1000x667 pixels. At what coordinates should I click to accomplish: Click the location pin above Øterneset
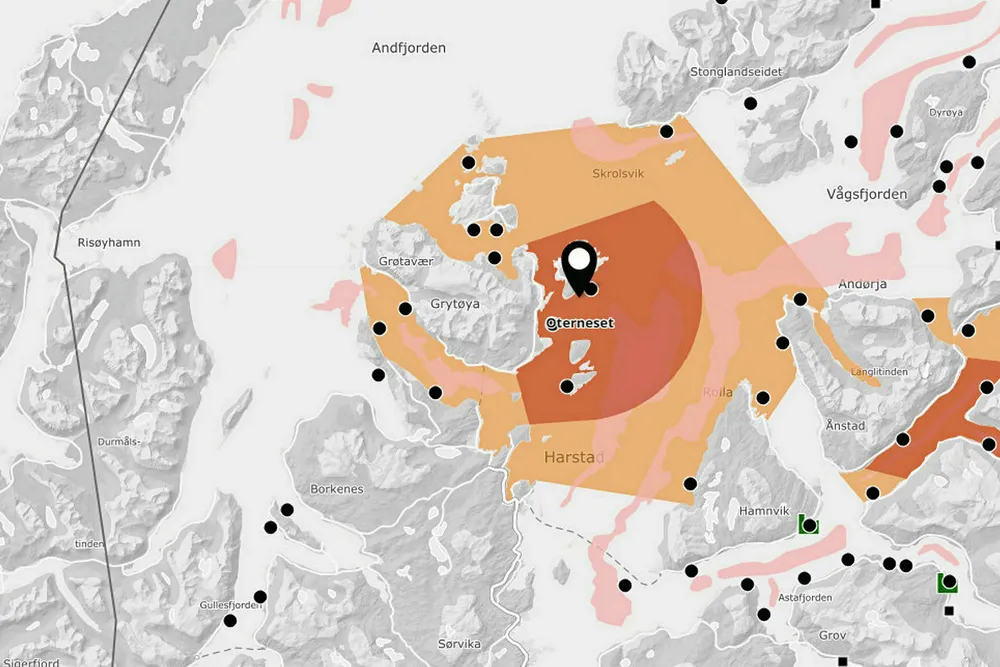579,264
